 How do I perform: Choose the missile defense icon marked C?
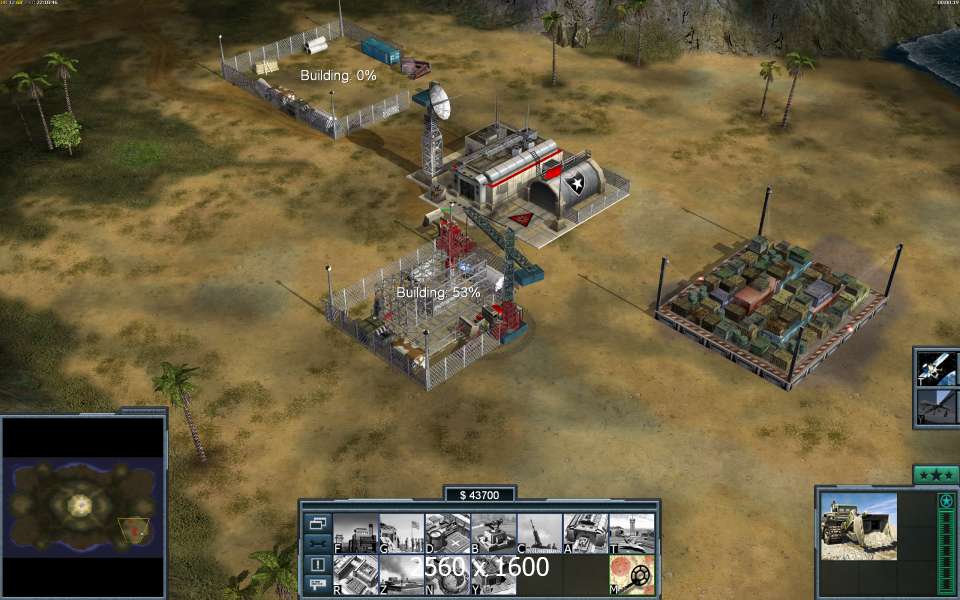[540, 533]
